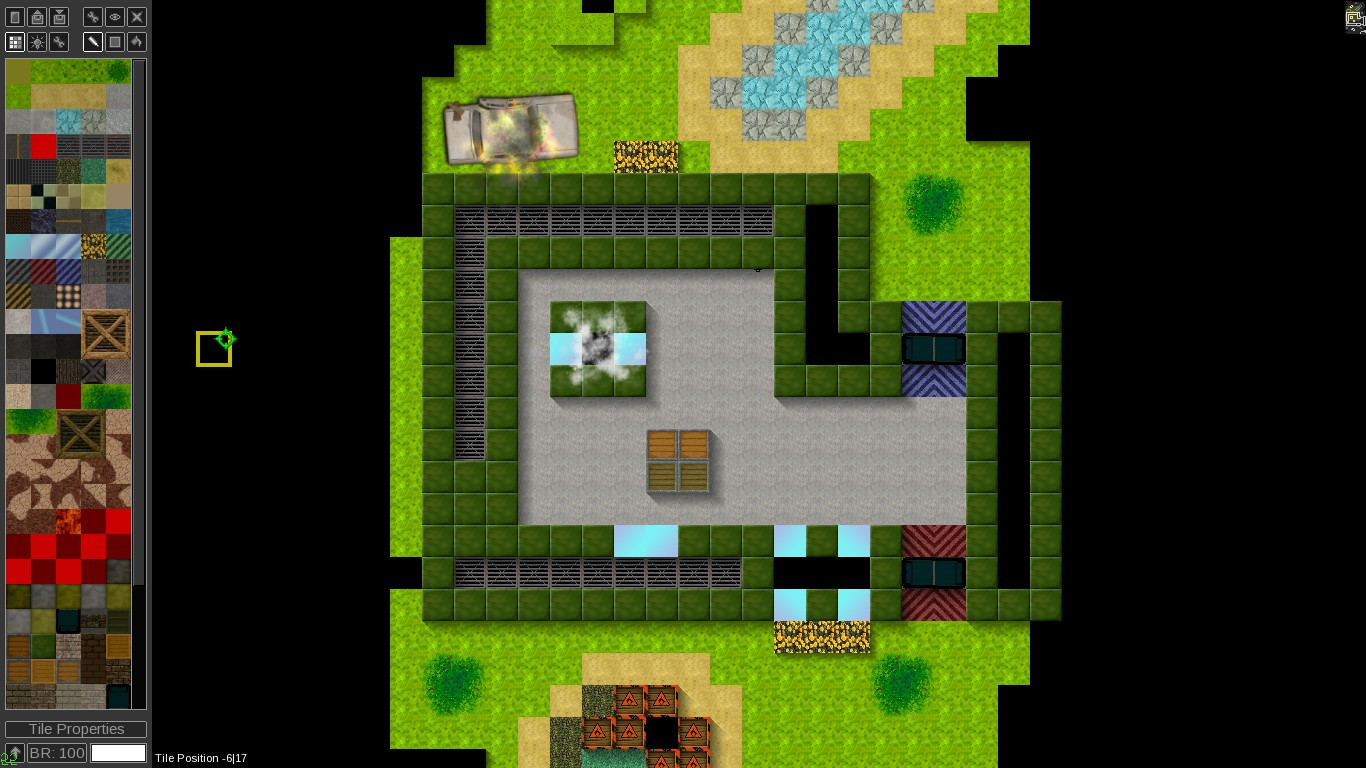Load a map using the disk-with-up-arrow icon
The image size is (1366, 768).
pos(37,17)
